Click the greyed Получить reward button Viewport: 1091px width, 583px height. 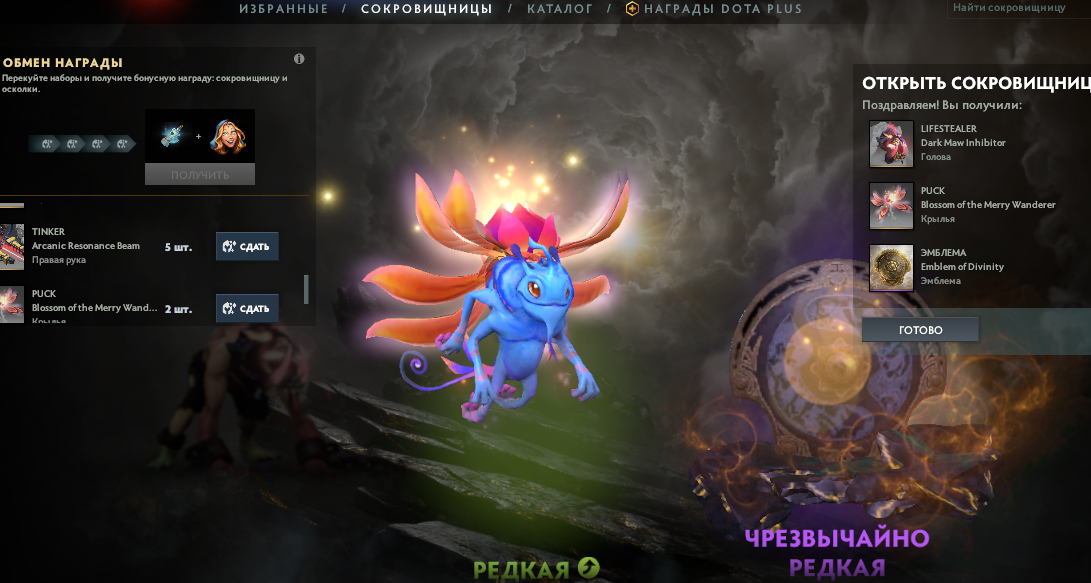pyautogui.click(x=200, y=175)
